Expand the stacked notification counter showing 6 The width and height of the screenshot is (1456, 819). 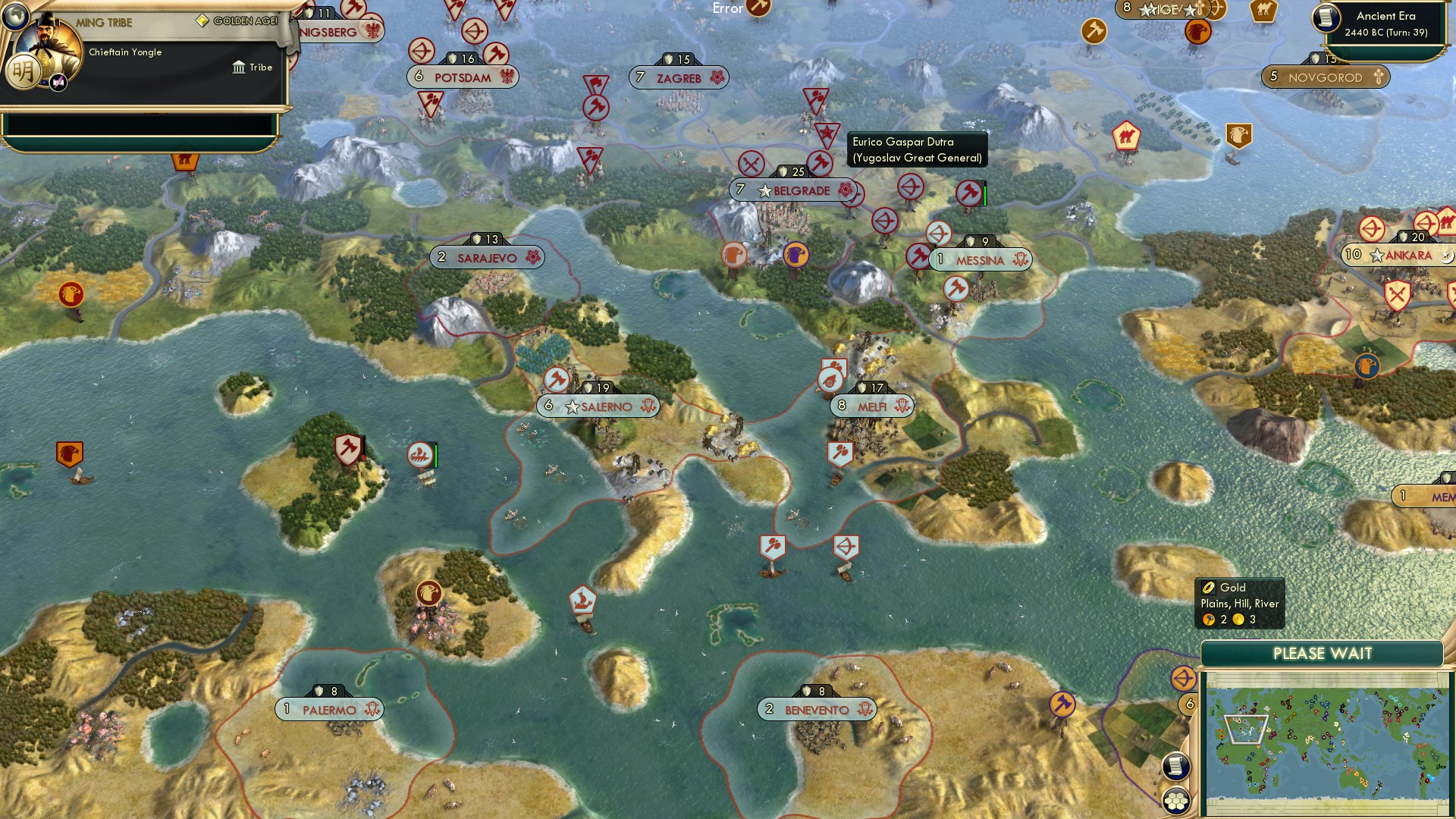click(x=1189, y=702)
